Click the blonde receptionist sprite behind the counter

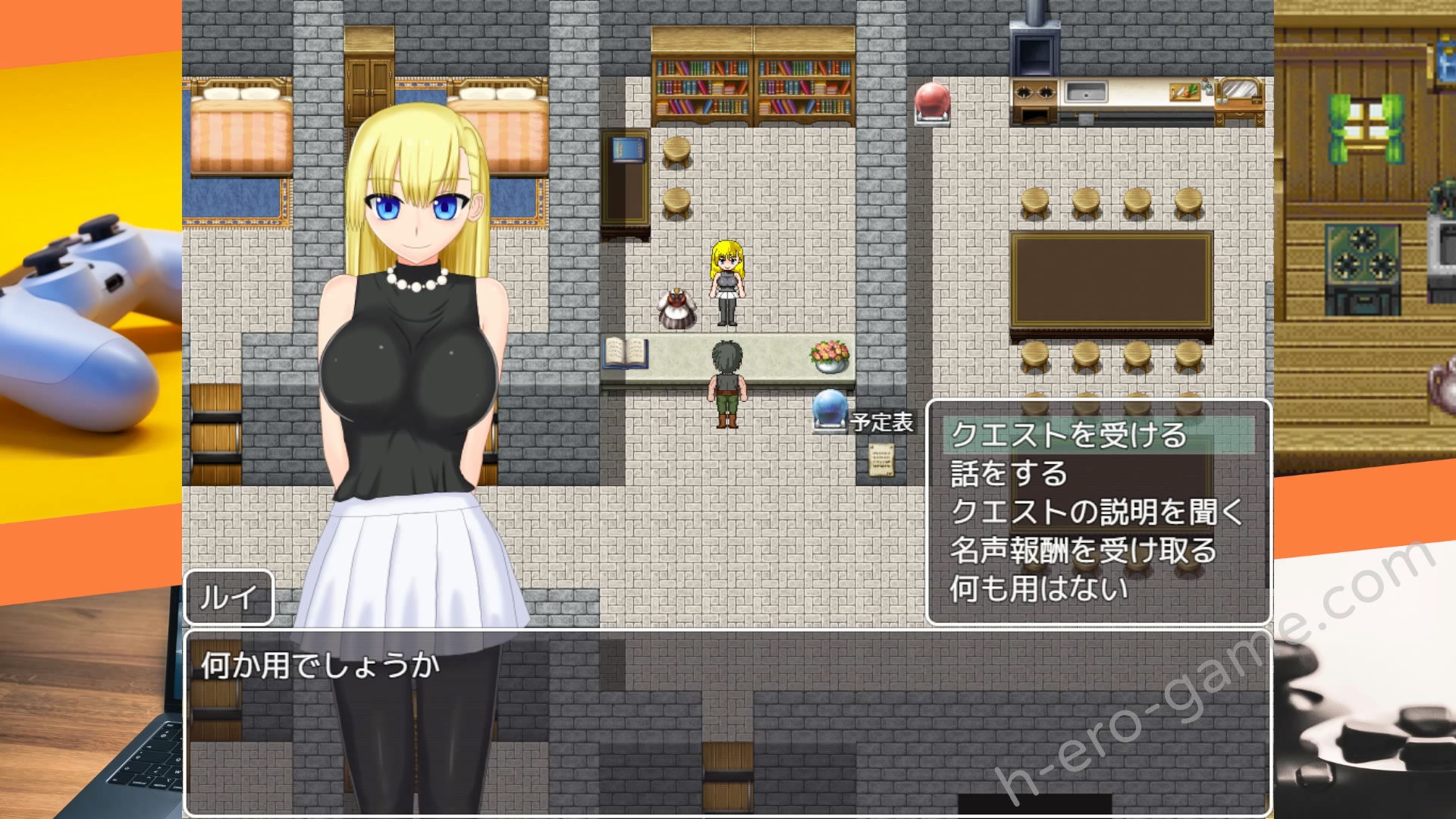point(727,281)
